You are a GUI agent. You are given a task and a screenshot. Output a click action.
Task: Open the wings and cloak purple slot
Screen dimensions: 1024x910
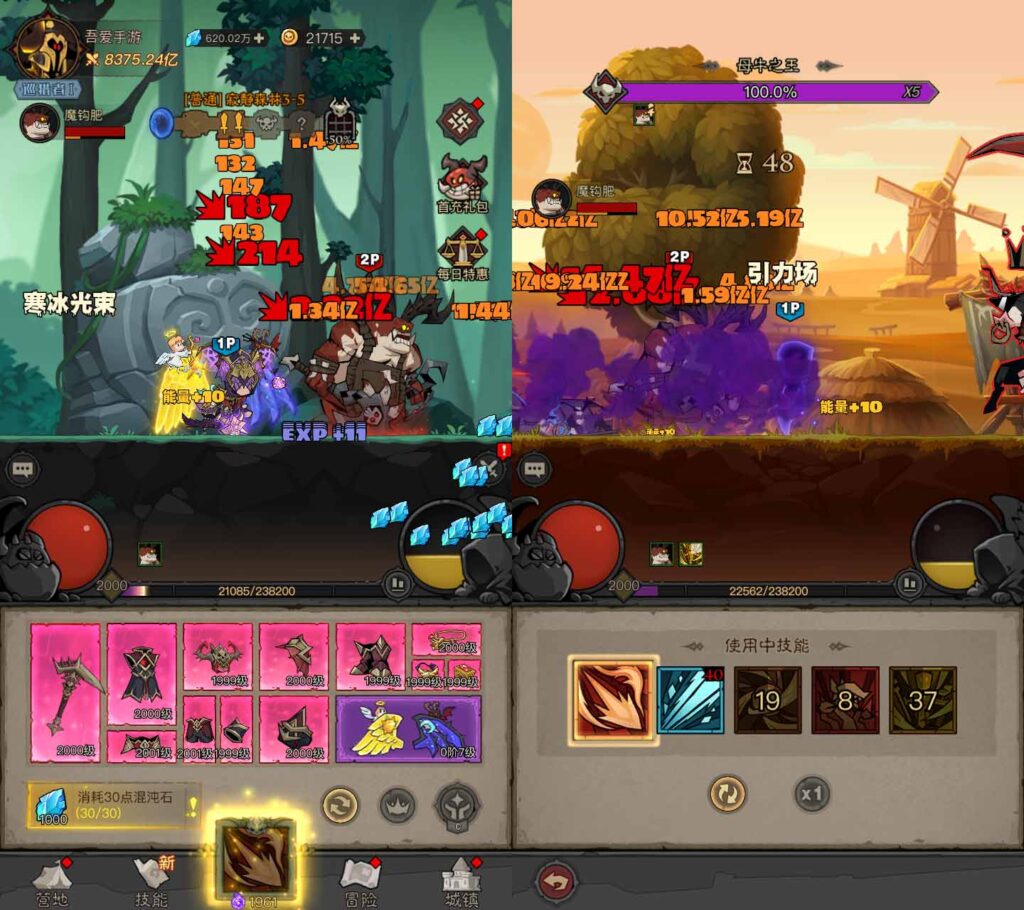pyautogui.click(x=408, y=729)
